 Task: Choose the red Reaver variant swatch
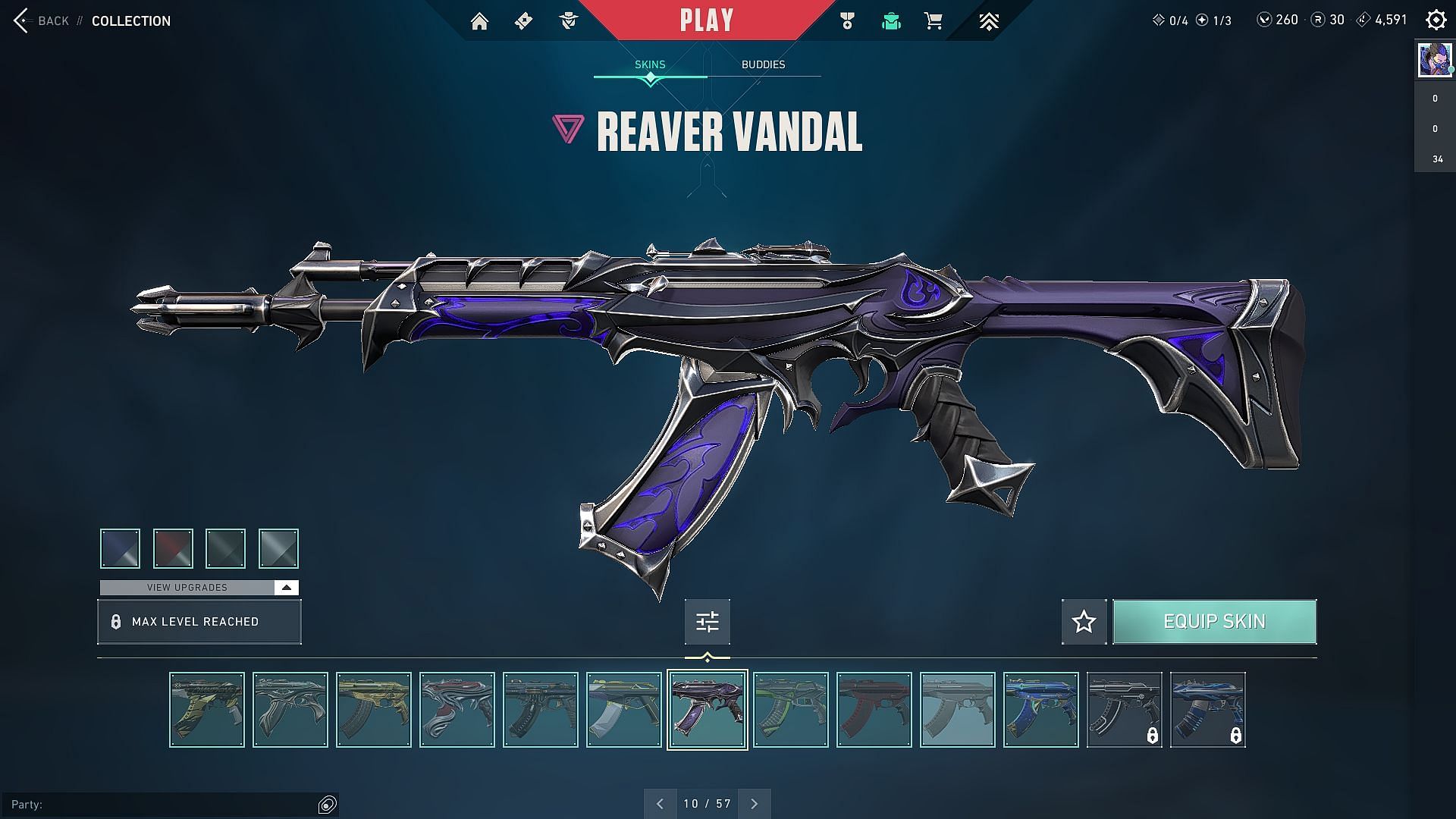173,548
